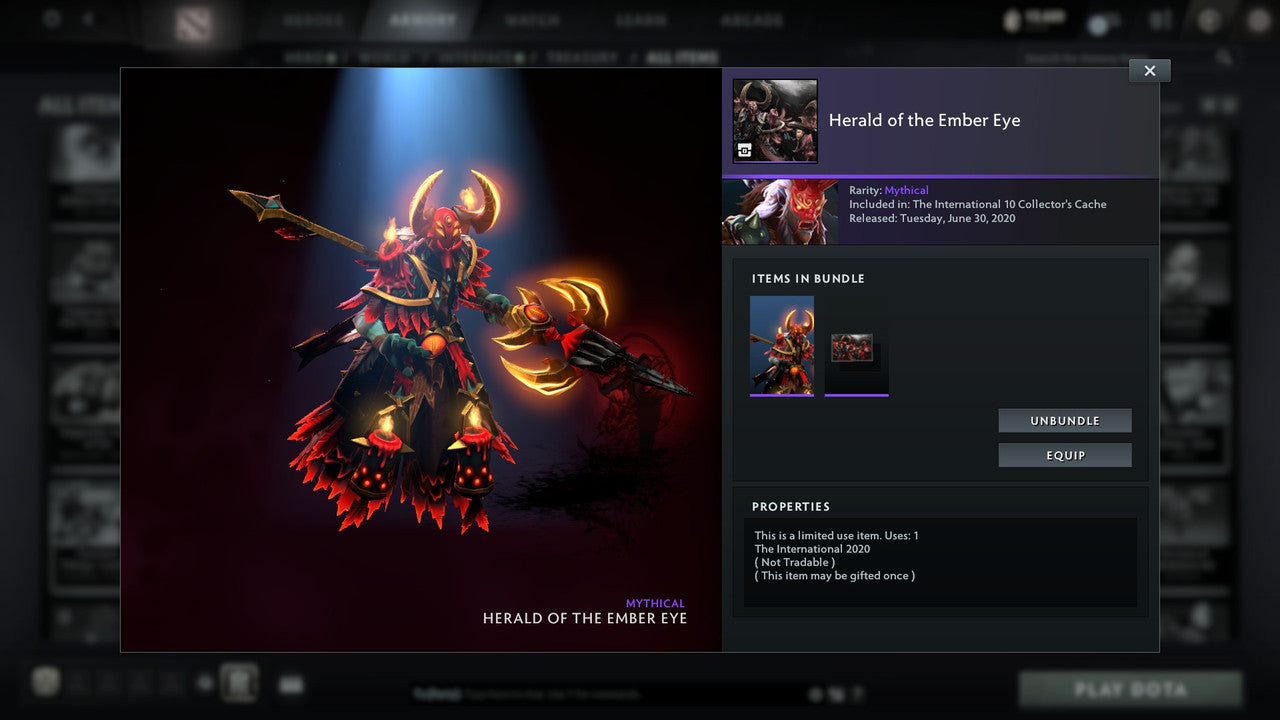Click the EQUIP button
This screenshot has width=1280, height=720.
(1064, 455)
